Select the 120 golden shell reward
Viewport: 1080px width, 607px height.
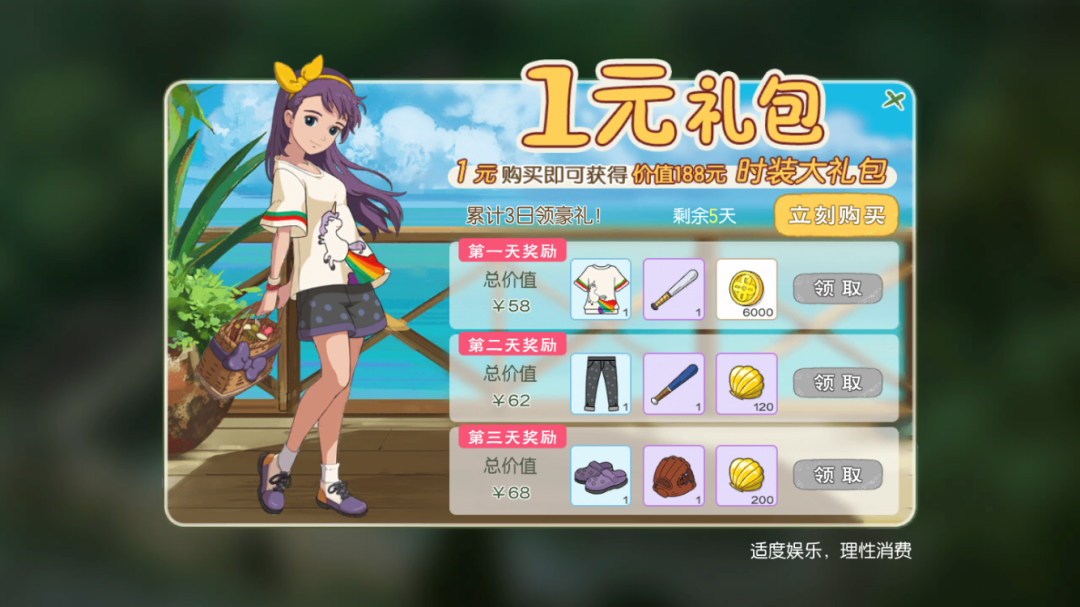coord(746,383)
